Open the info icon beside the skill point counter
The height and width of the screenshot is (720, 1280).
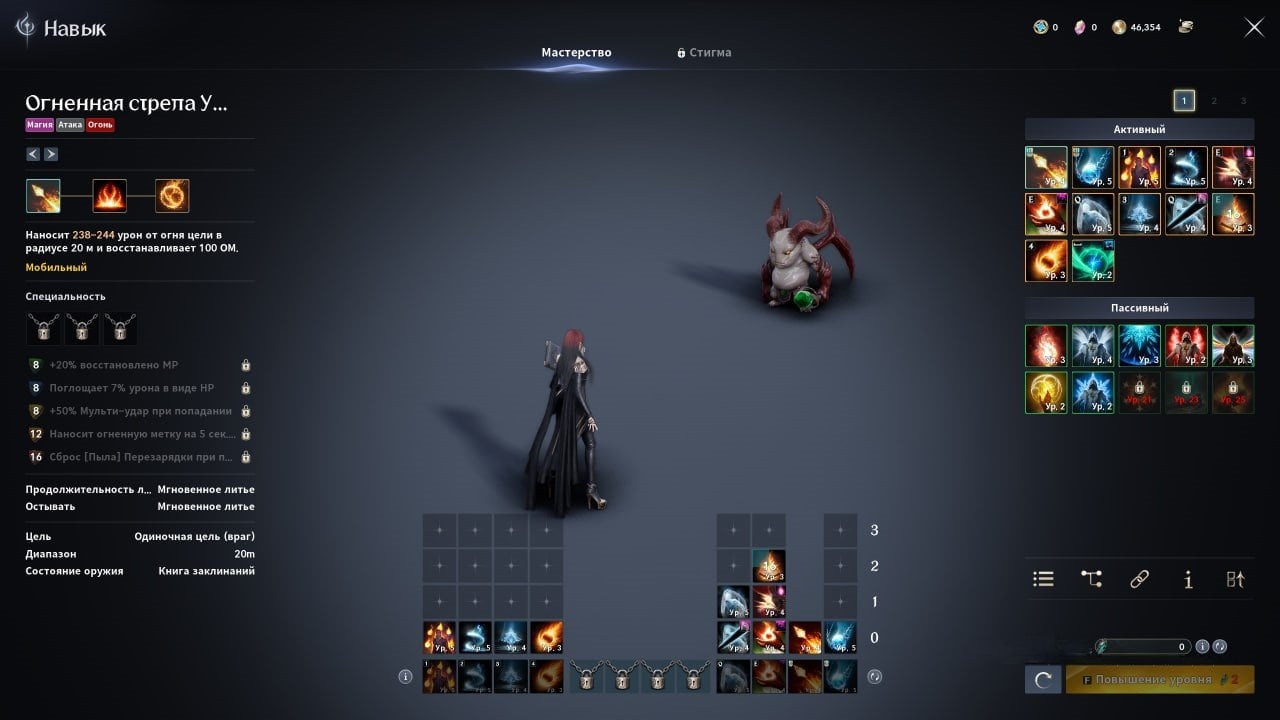[1202, 646]
